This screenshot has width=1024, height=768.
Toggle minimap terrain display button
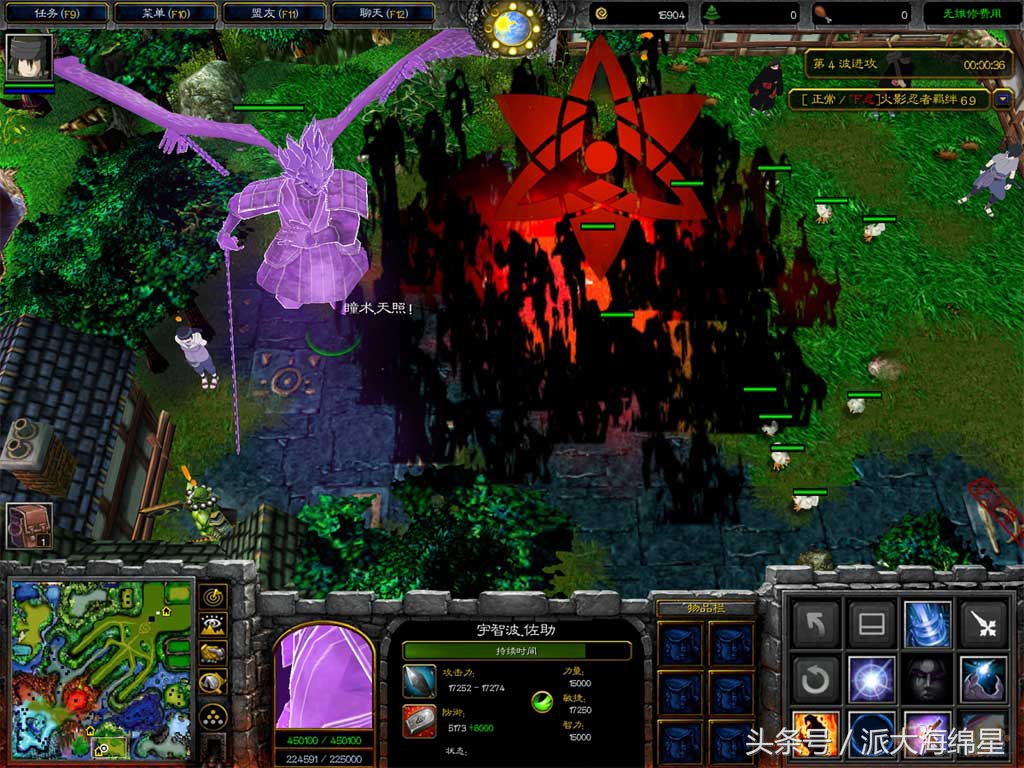213,625
